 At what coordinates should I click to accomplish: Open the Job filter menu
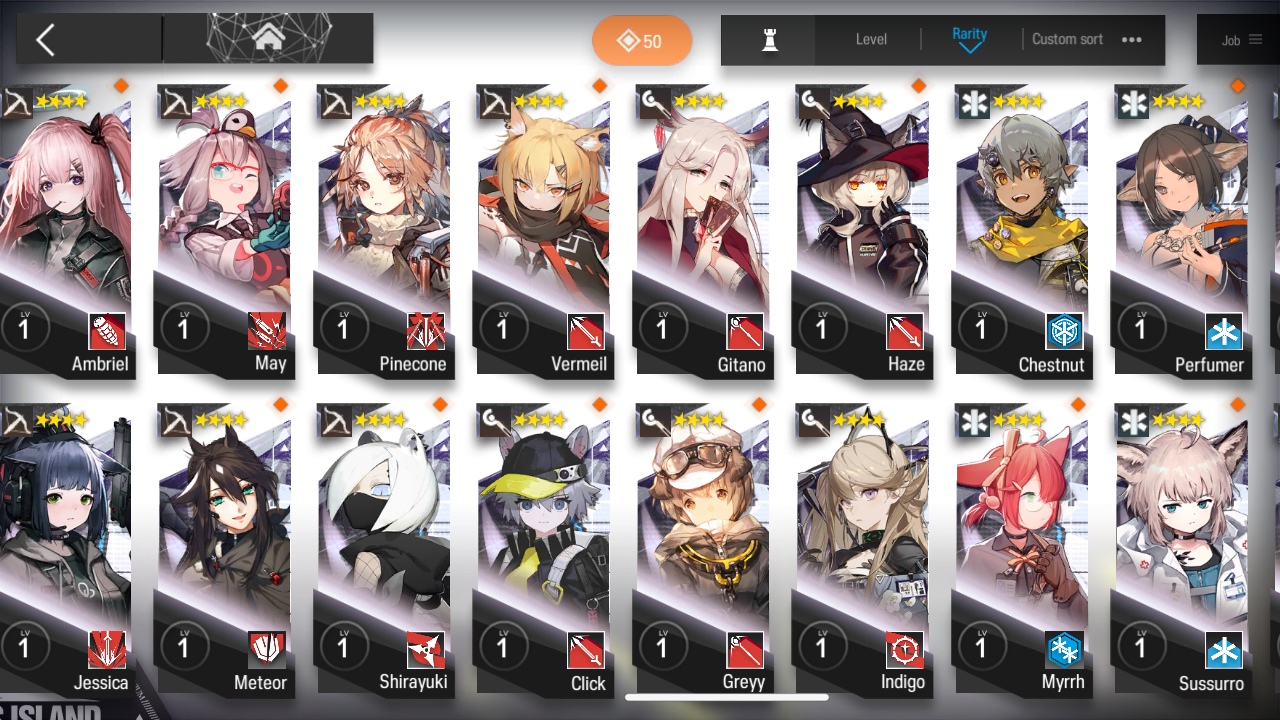point(1240,40)
